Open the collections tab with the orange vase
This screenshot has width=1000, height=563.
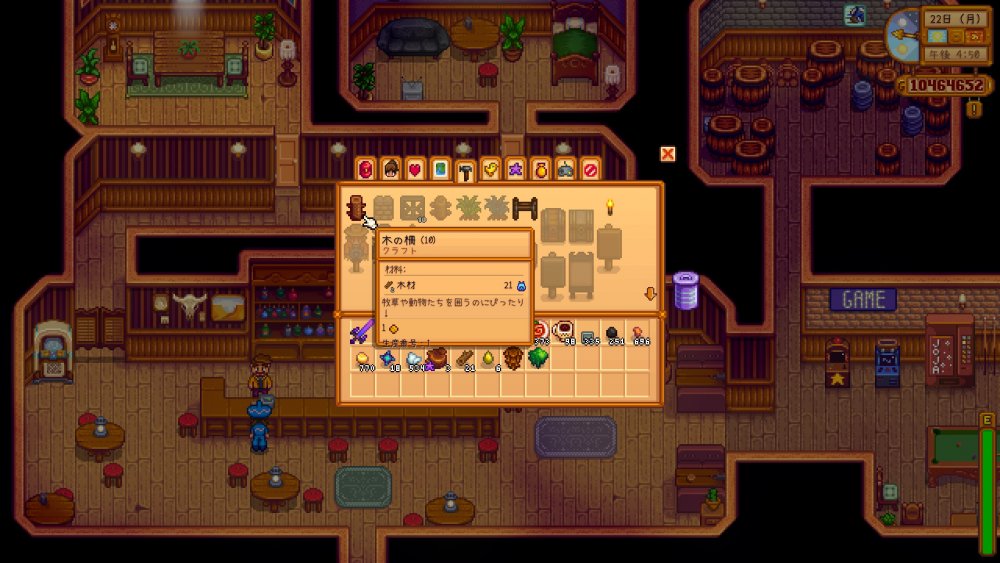click(x=540, y=169)
